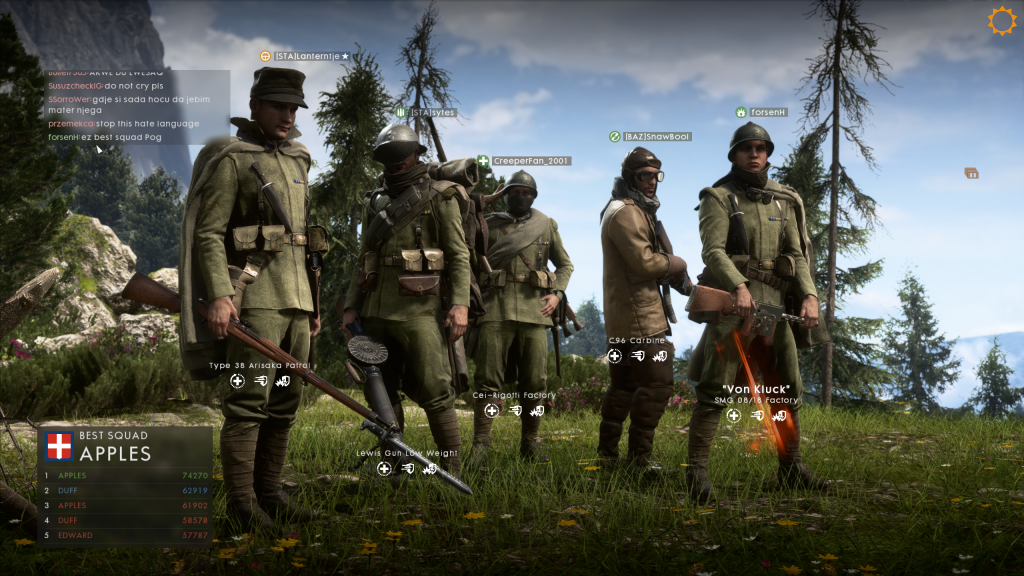Click the chat message log
Viewport: 1024px width, 576px height.
click(x=123, y=105)
